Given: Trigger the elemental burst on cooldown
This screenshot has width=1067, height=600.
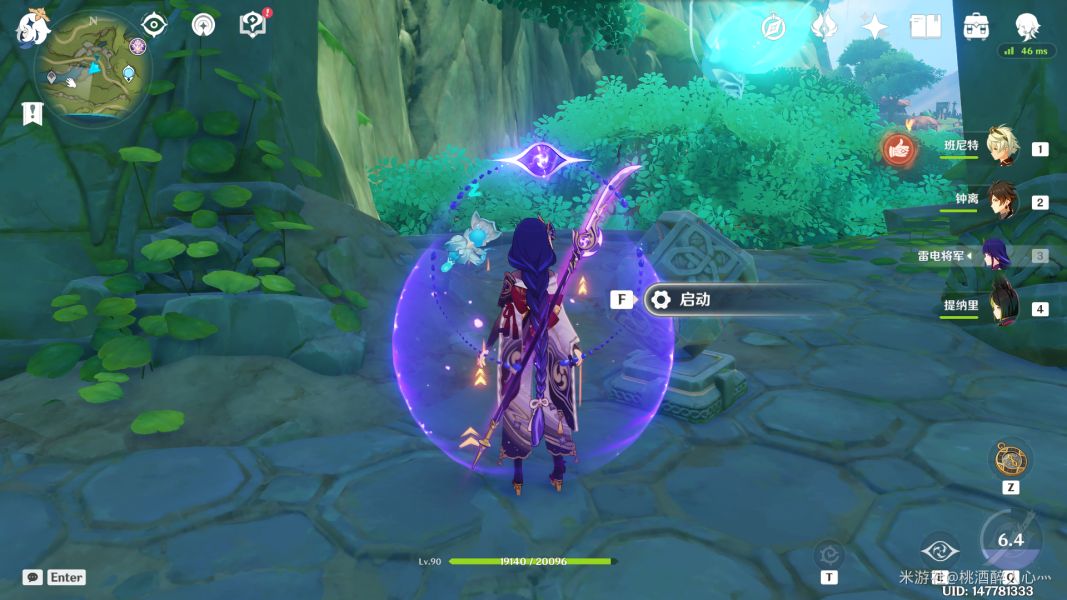Looking at the screenshot, I should coord(1010,542).
